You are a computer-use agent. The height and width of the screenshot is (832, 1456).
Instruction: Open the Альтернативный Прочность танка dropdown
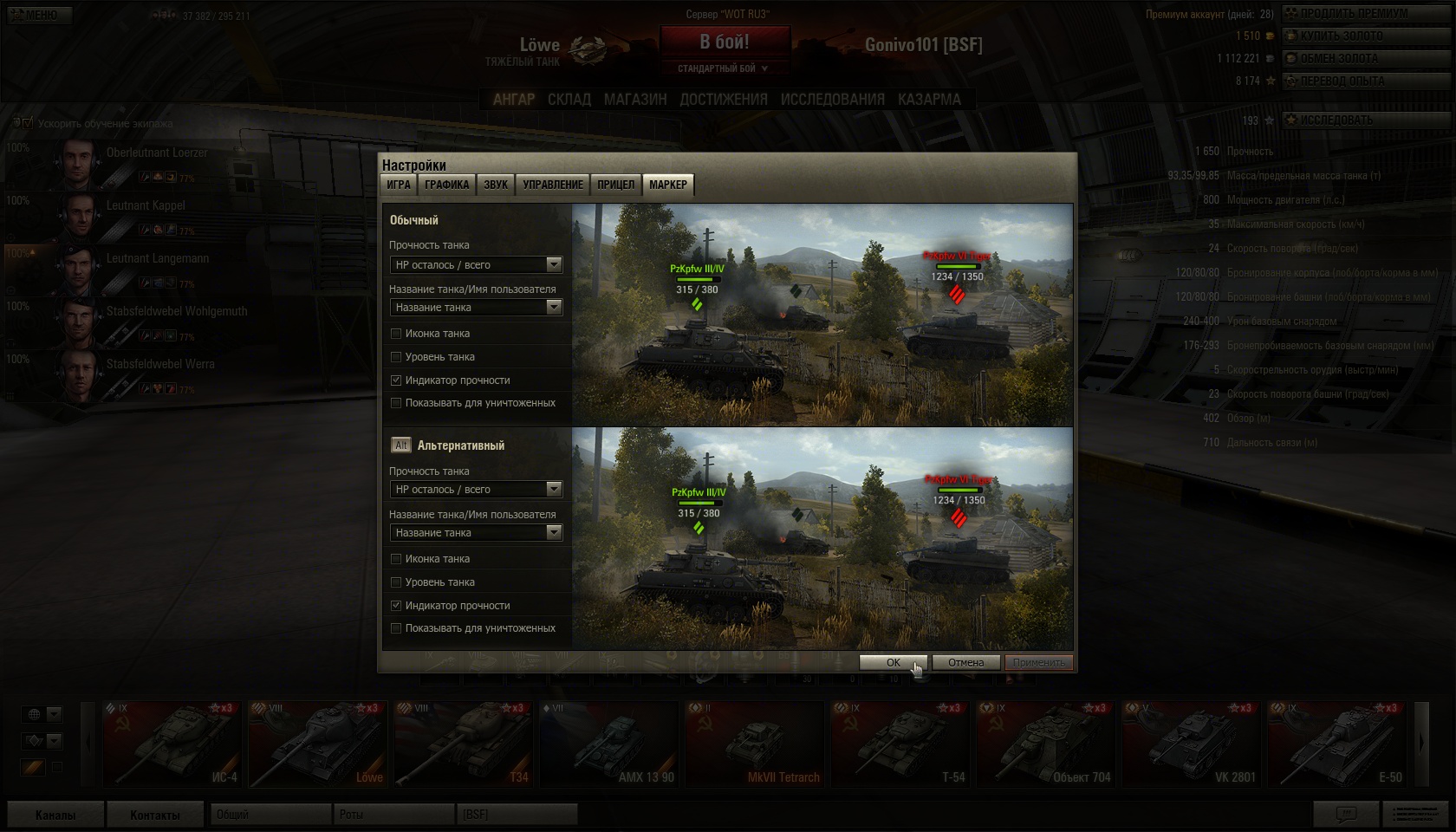coord(476,489)
